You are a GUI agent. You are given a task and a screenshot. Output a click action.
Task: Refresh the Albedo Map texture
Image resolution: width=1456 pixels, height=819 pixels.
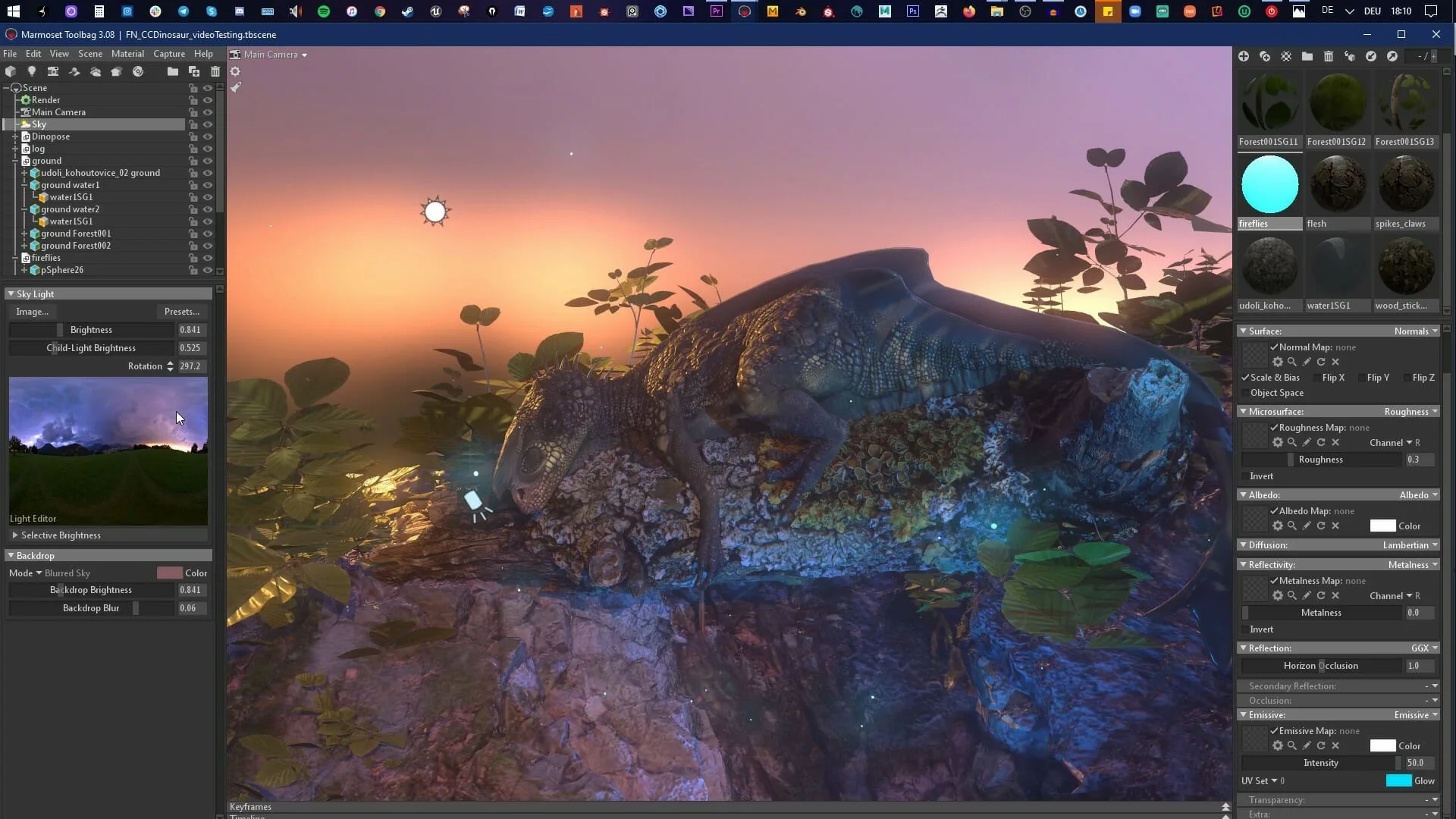coord(1321,526)
